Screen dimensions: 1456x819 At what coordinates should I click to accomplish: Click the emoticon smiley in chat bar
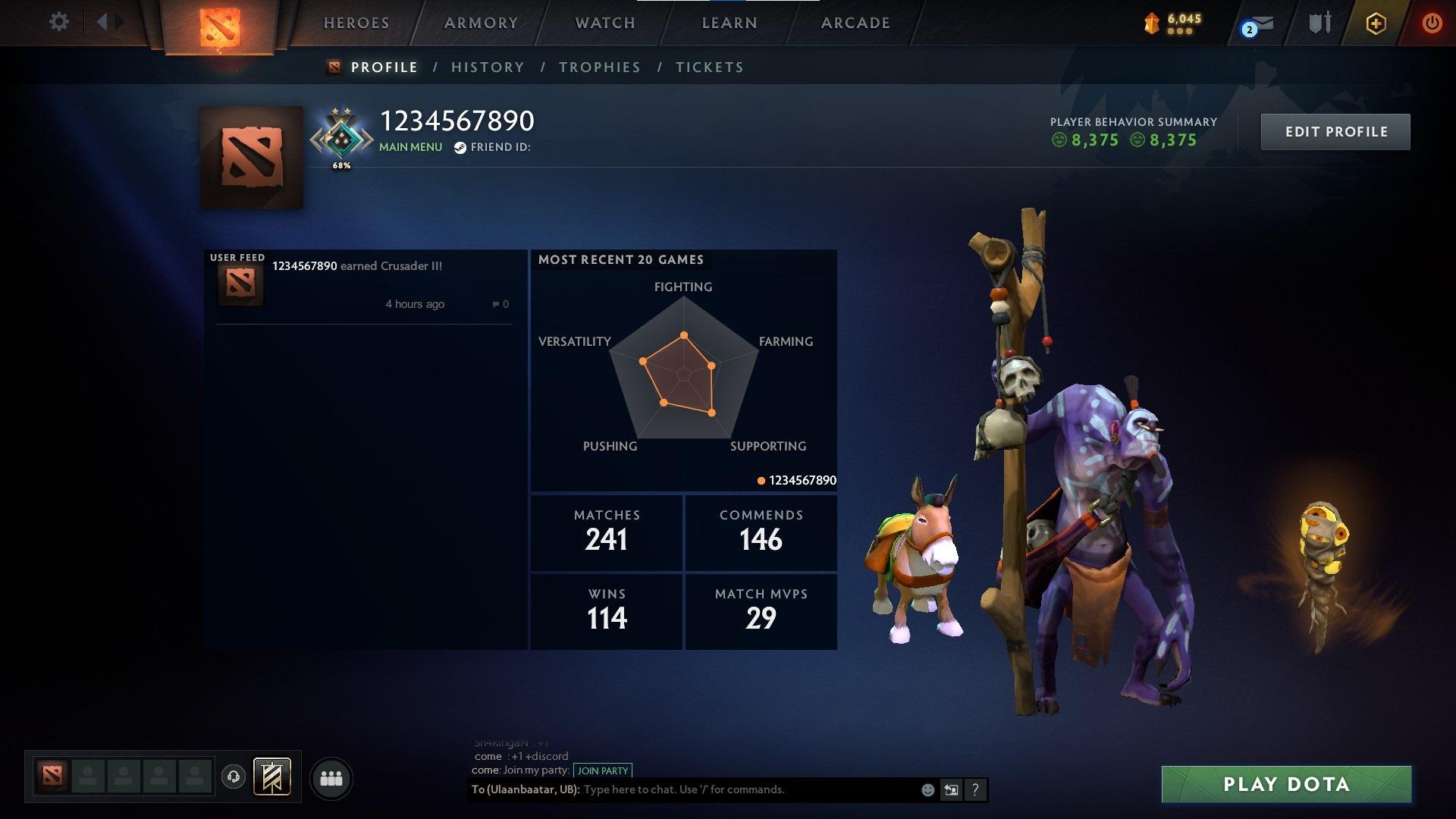pos(927,789)
